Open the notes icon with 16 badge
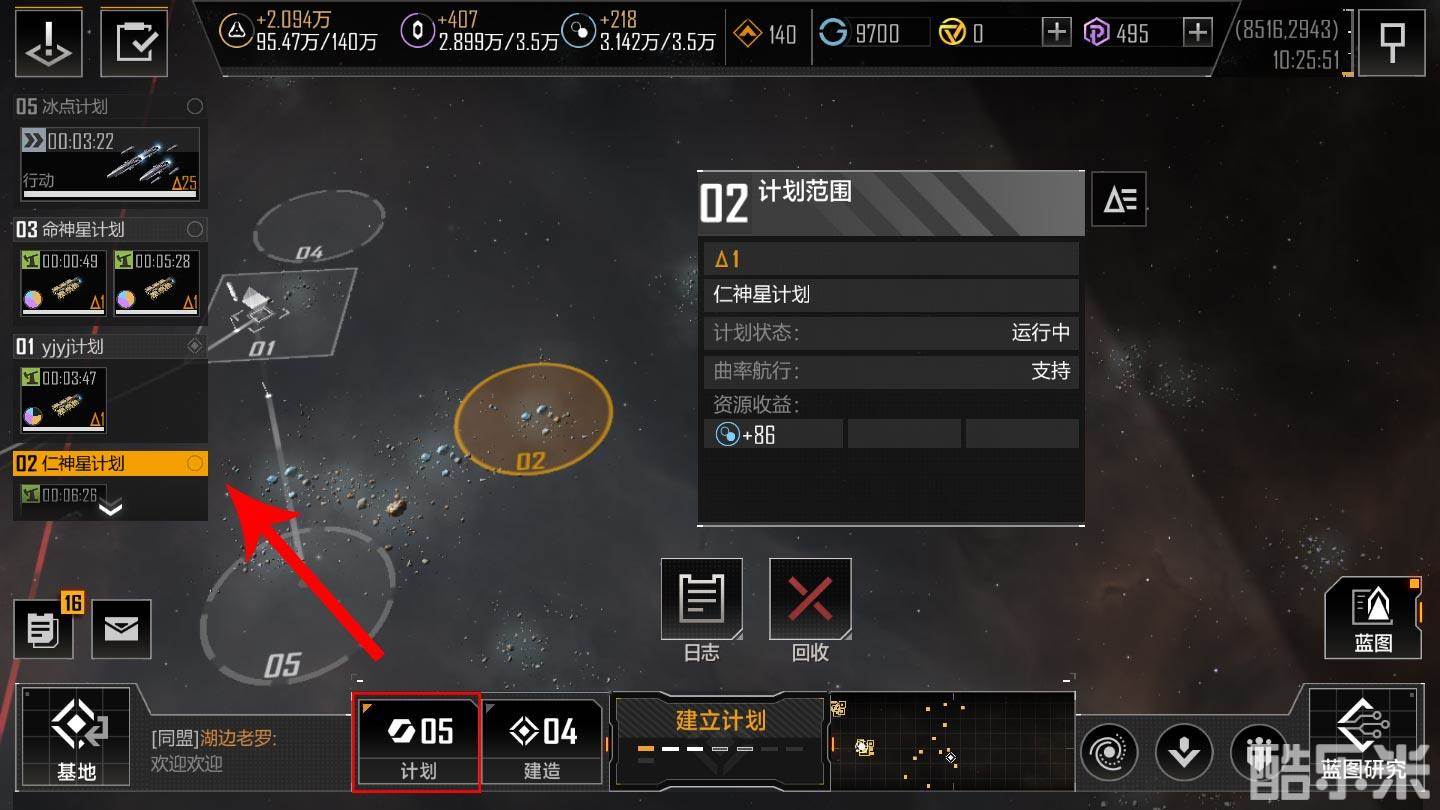Screen dimensions: 1440x810 (42, 629)
